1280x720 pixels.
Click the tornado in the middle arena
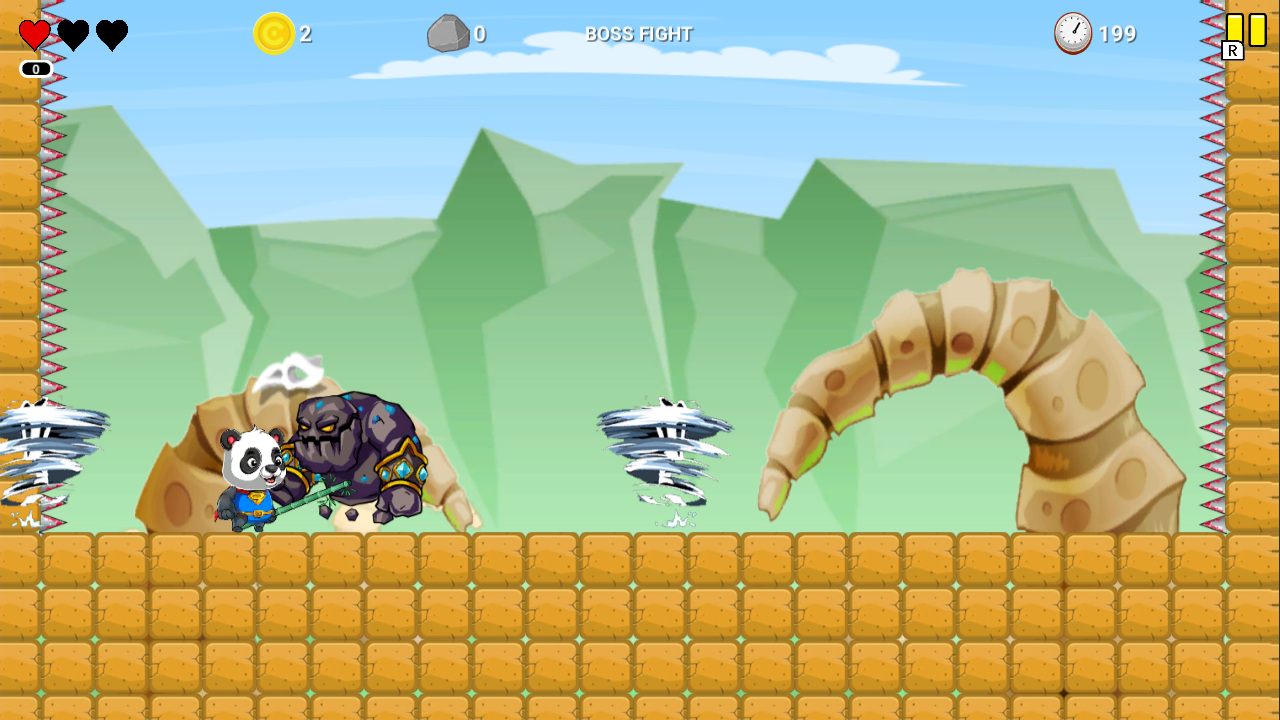[665, 455]
